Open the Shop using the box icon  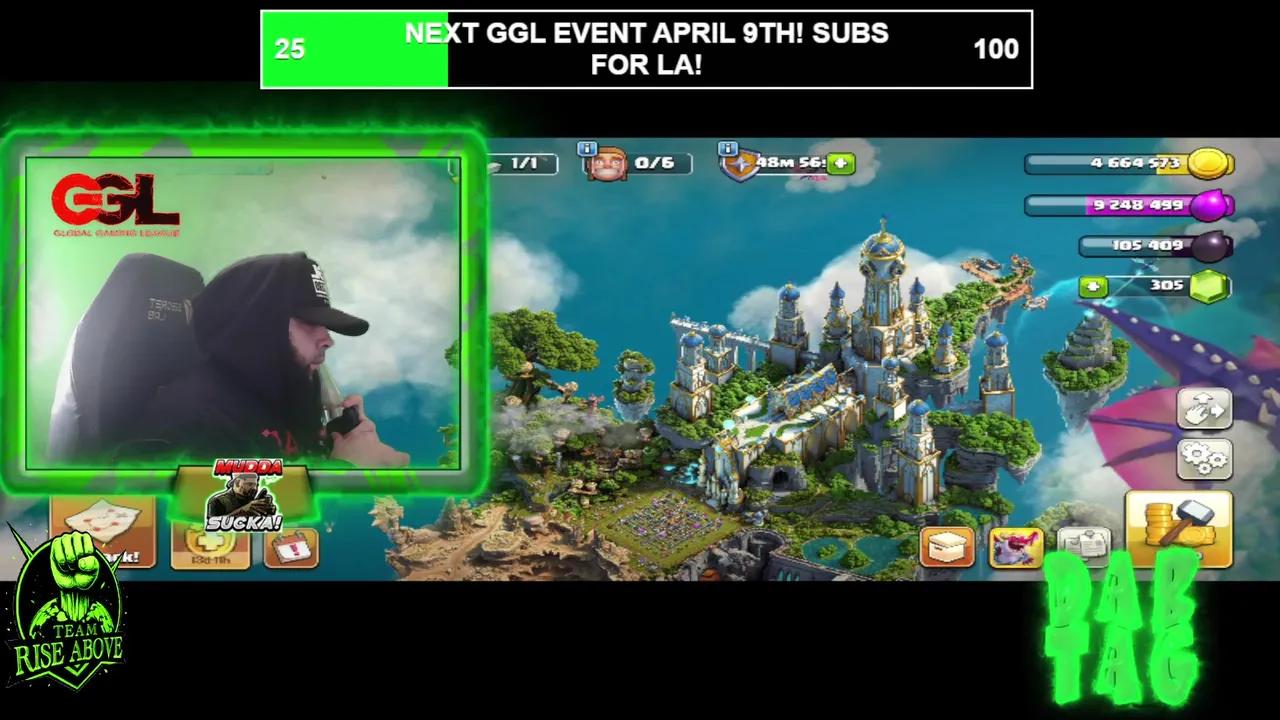(948, 546)
